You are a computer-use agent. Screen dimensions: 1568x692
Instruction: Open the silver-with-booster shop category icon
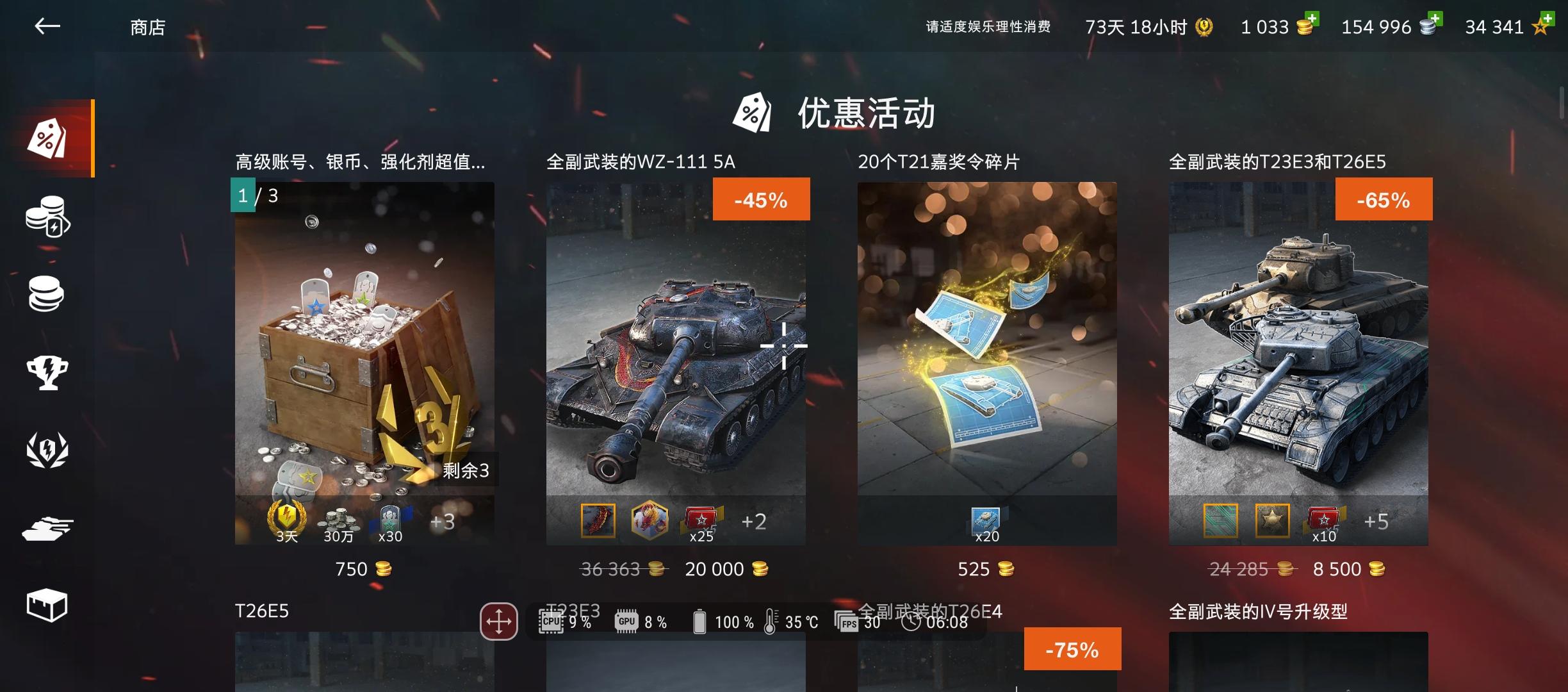[x=47, y=218]
